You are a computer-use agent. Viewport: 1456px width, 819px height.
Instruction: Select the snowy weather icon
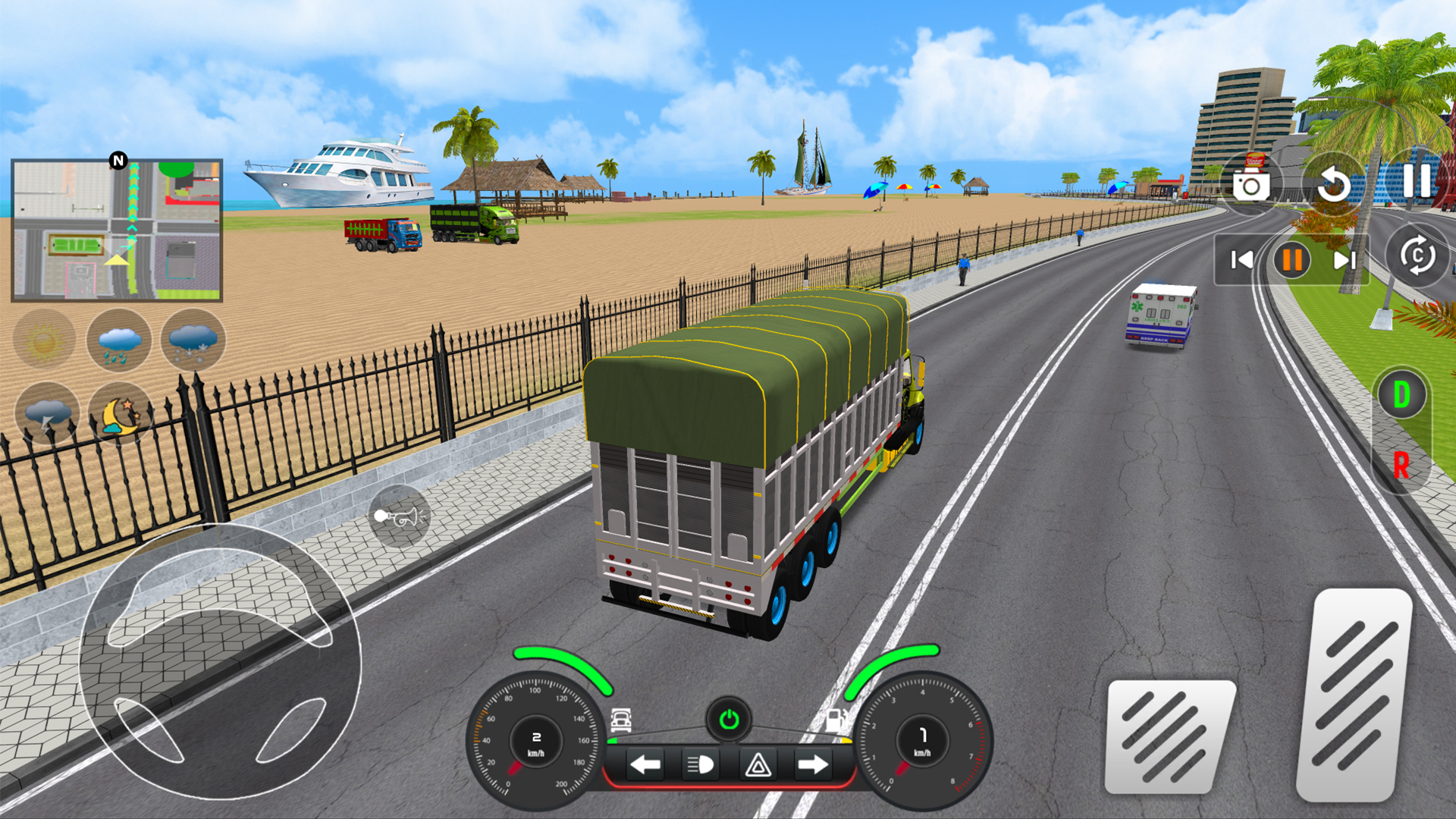tap(192, 341)
